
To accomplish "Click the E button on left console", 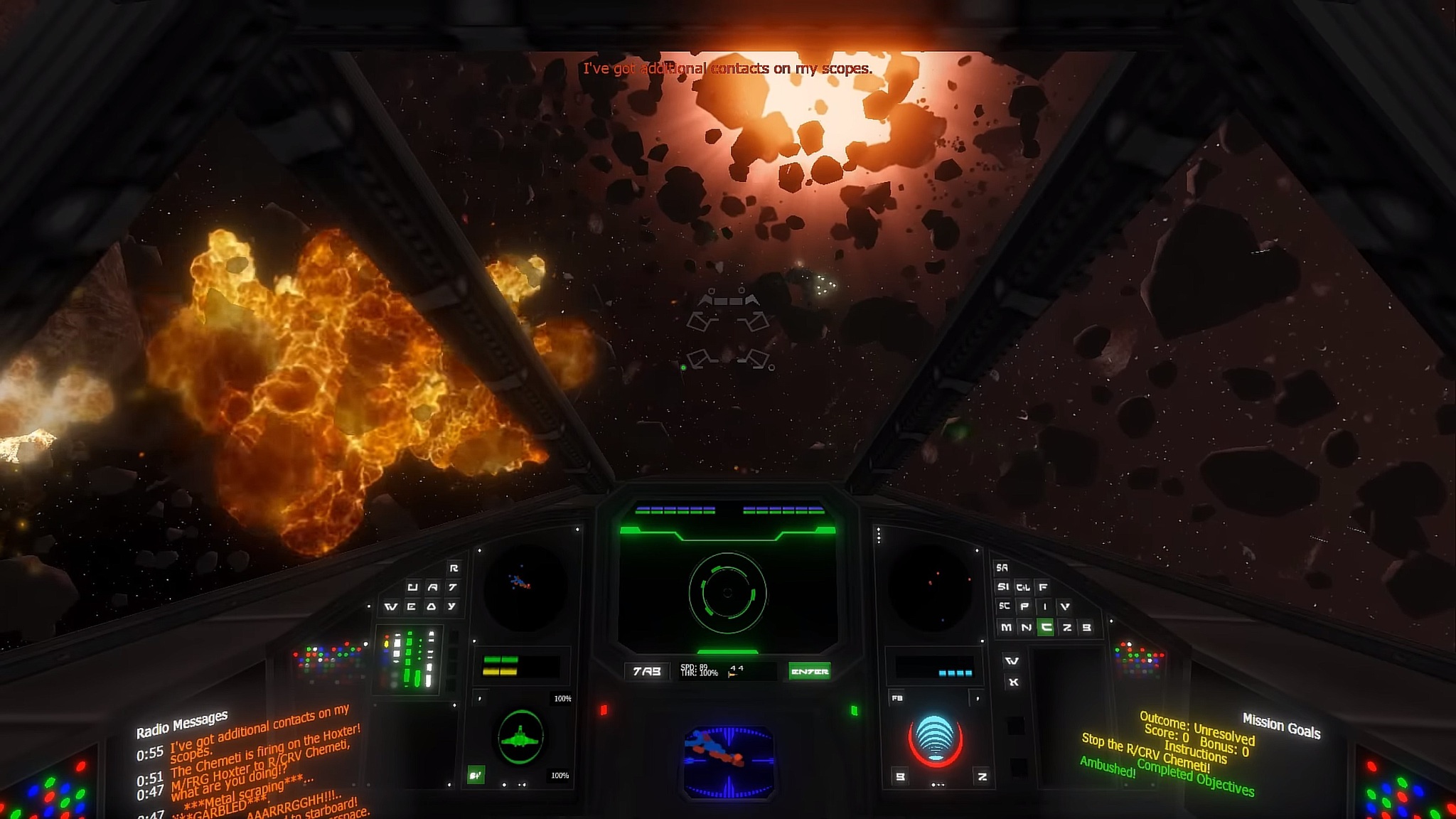I will pyautogui.click(x=411, y=606).
